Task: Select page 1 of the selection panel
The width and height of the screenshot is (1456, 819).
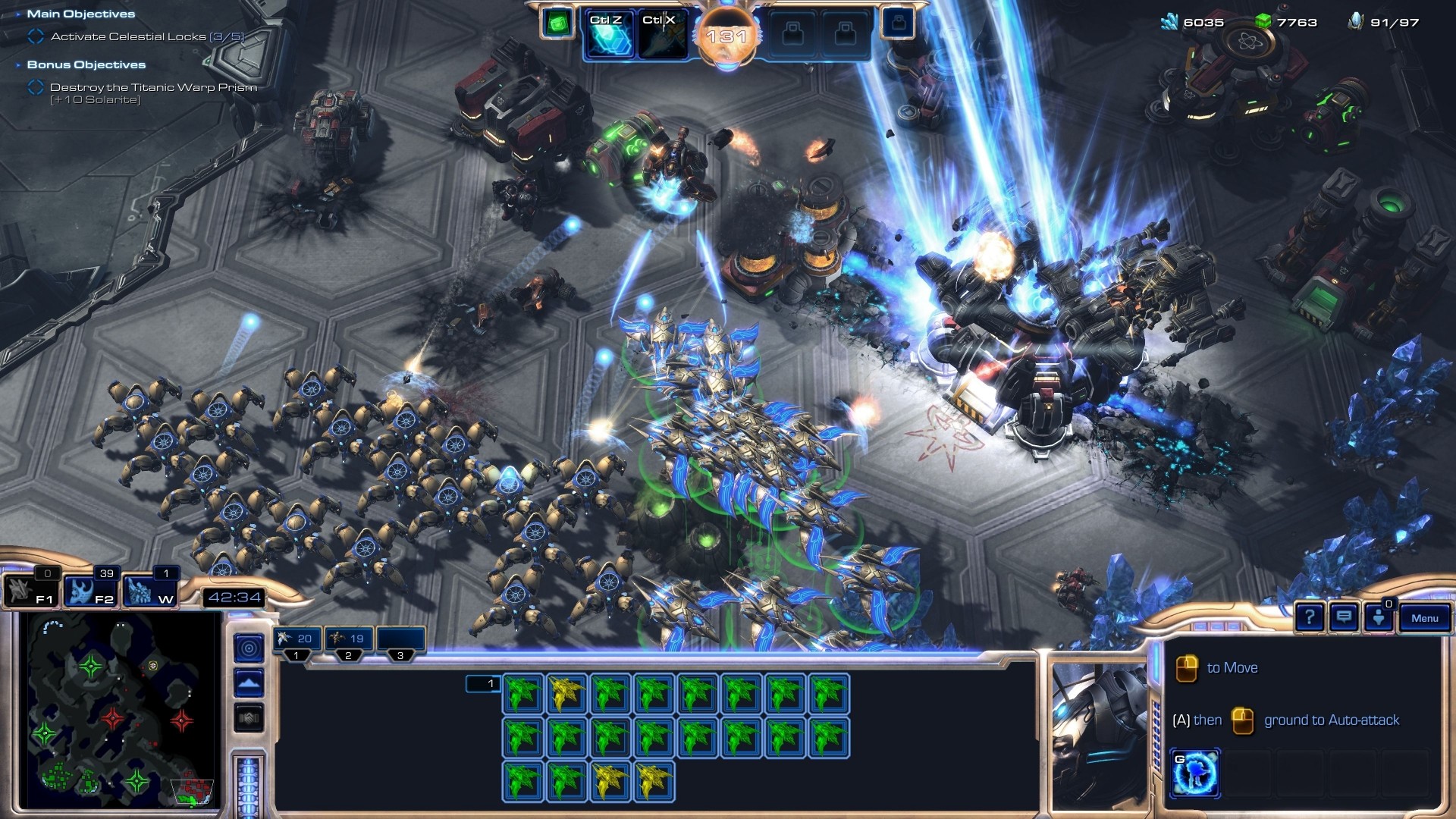Action: pos(483,684)
